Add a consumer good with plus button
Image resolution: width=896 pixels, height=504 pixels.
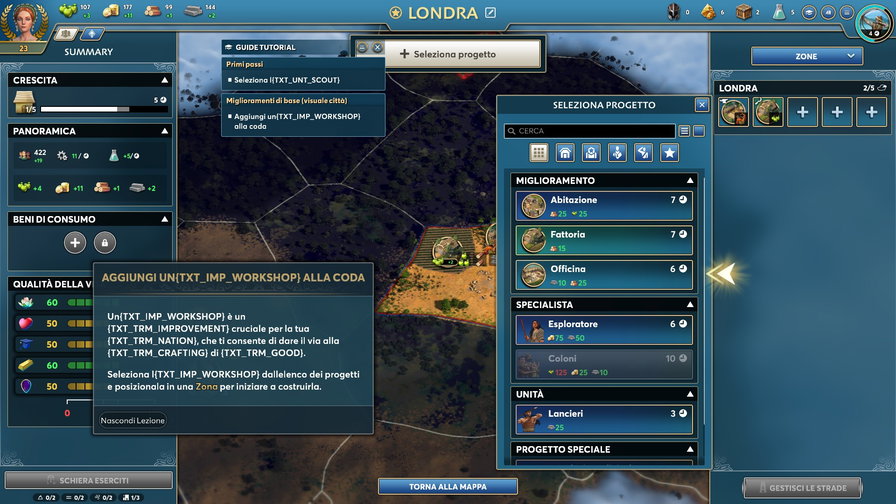click(x=75, y=242)
